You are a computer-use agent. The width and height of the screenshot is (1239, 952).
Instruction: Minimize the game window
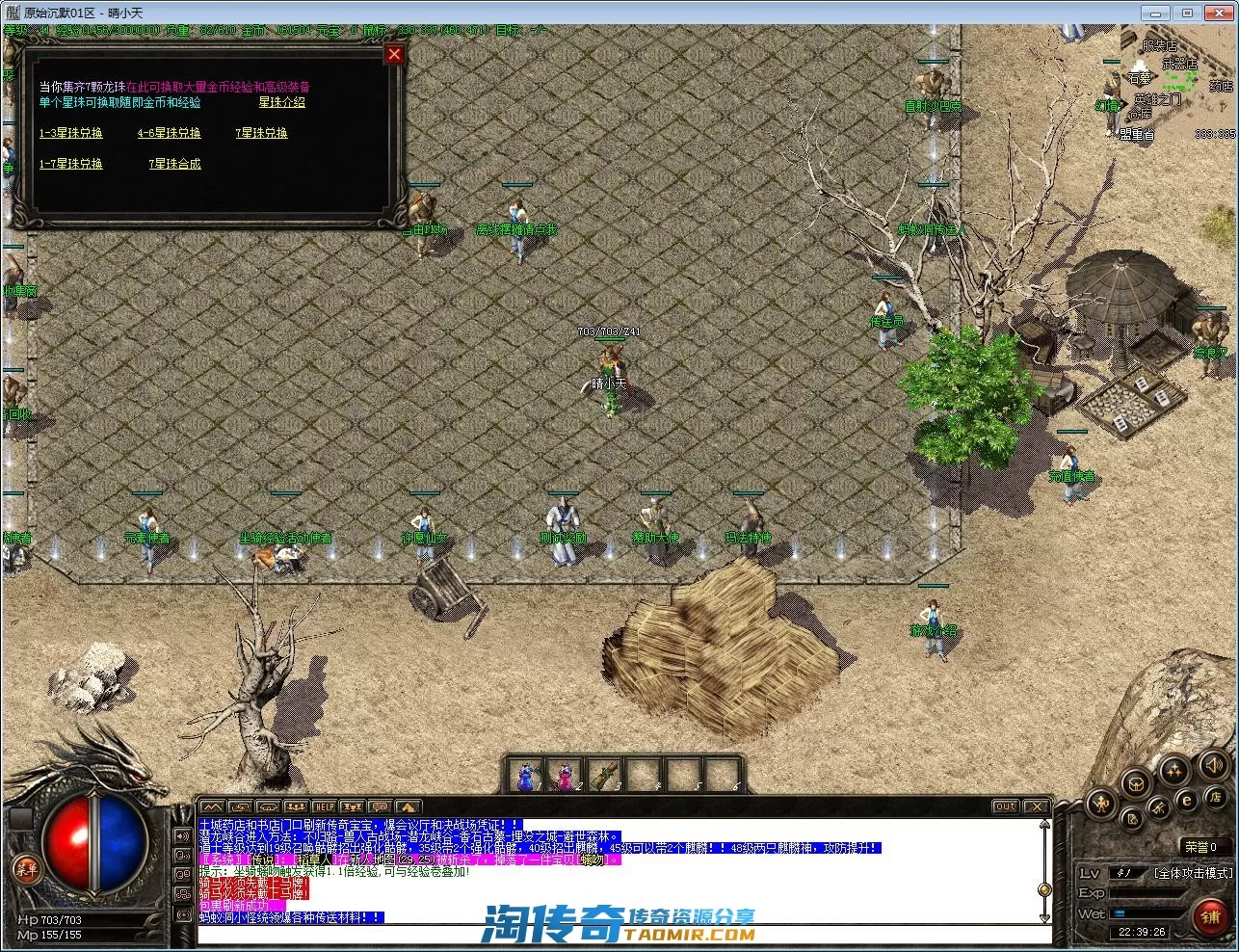(1154, 13)
